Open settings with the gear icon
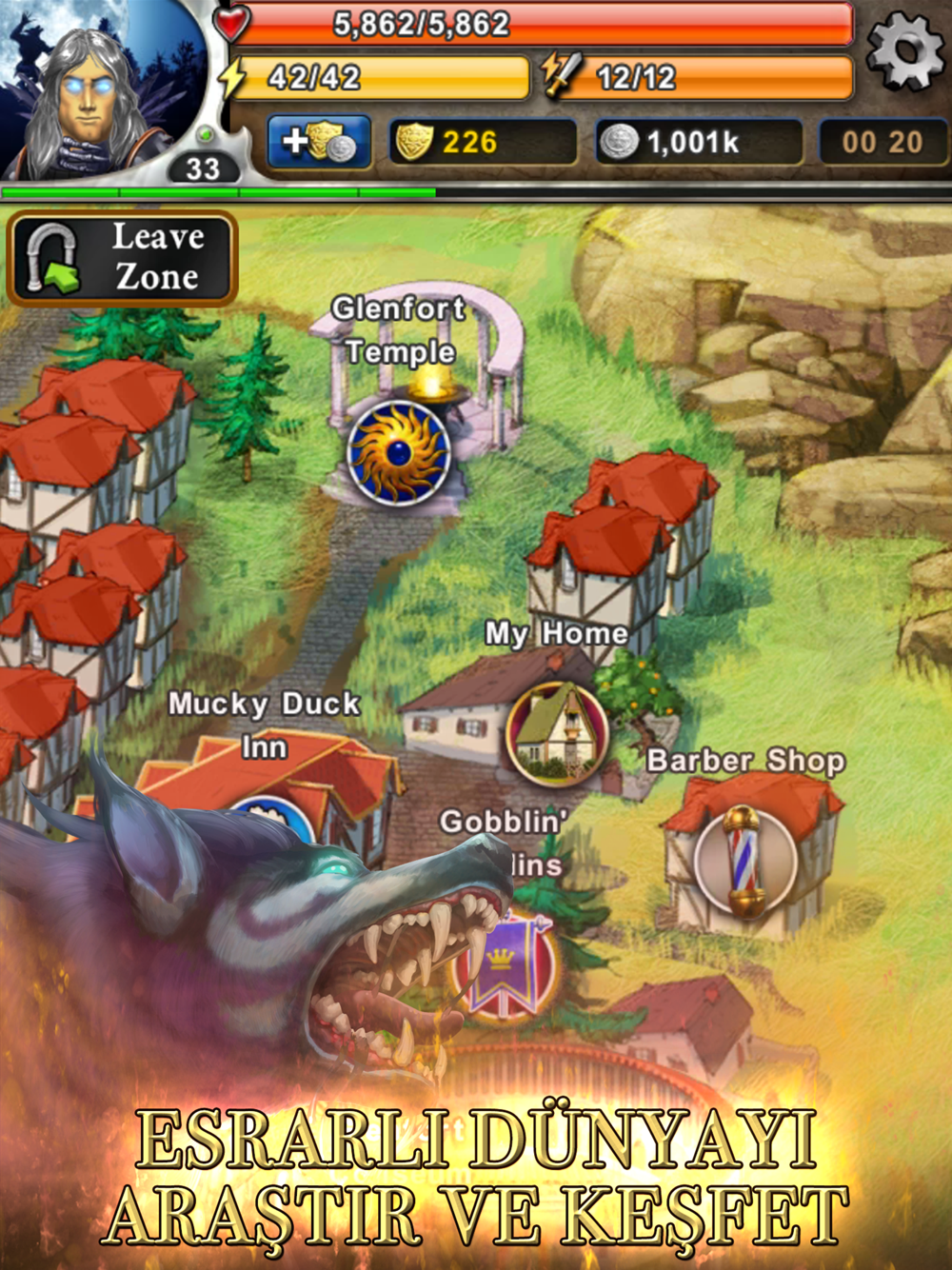Viewport: 952px width, 1270px height. (x=904, y=51)
